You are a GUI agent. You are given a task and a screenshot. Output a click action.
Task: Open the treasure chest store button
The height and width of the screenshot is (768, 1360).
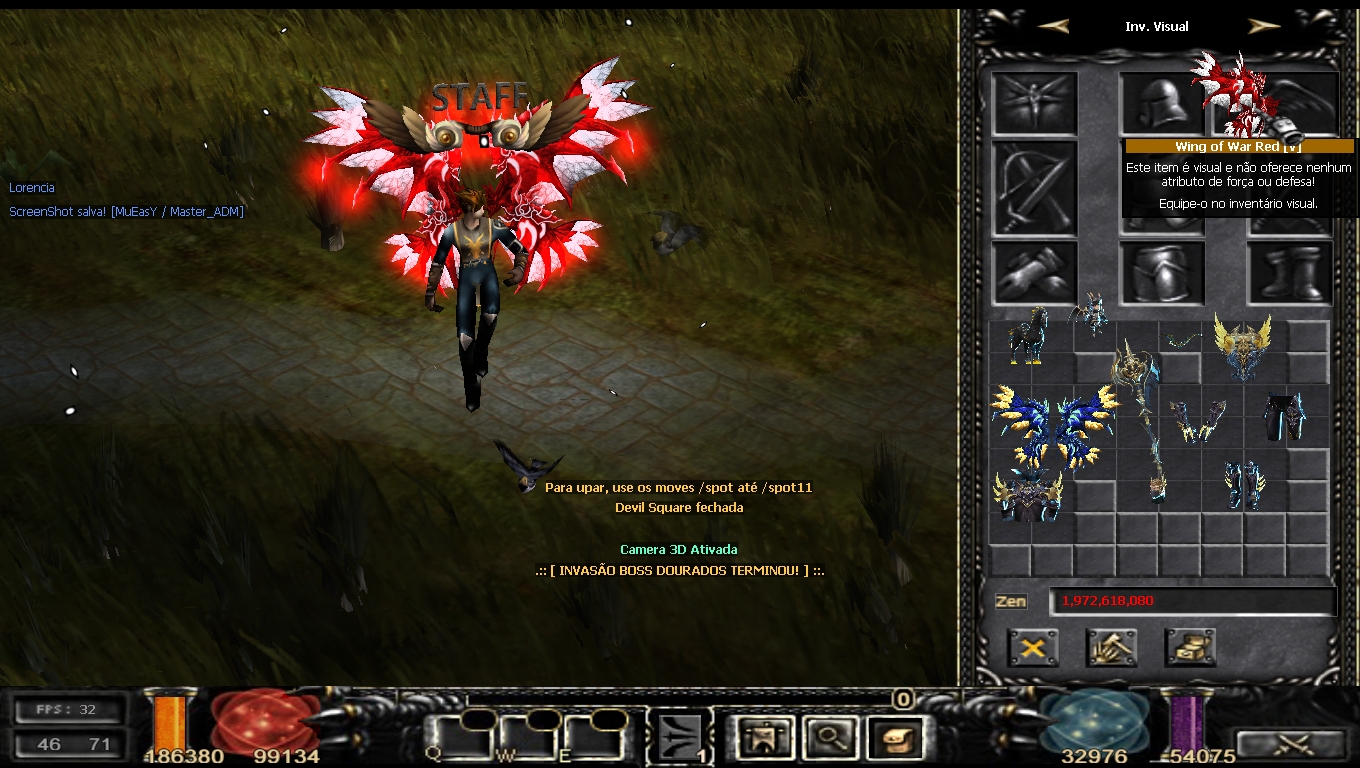1190,648
